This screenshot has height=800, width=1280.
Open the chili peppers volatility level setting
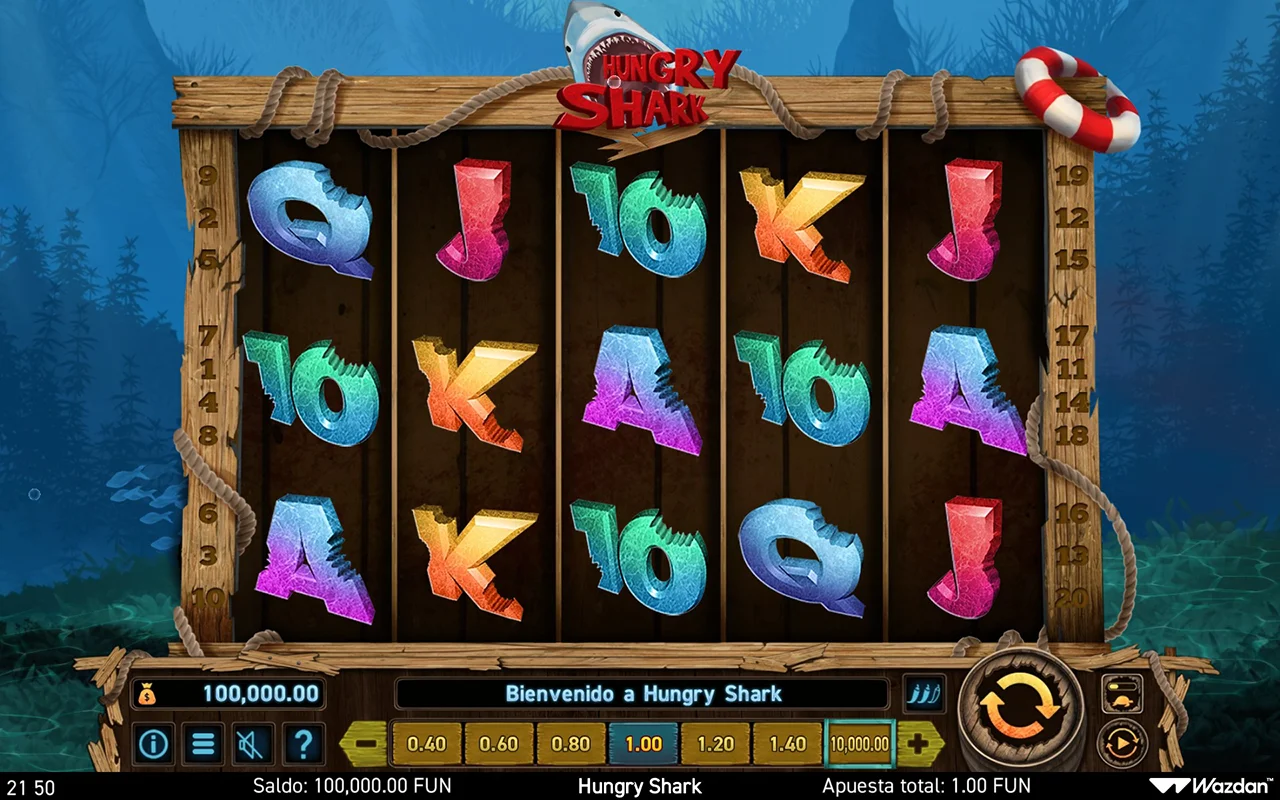click(924, 694)
